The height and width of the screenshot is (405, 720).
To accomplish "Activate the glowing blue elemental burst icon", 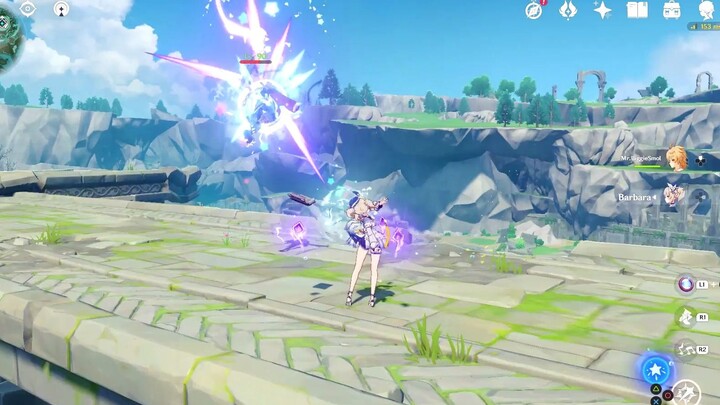I will click(655, 370).
